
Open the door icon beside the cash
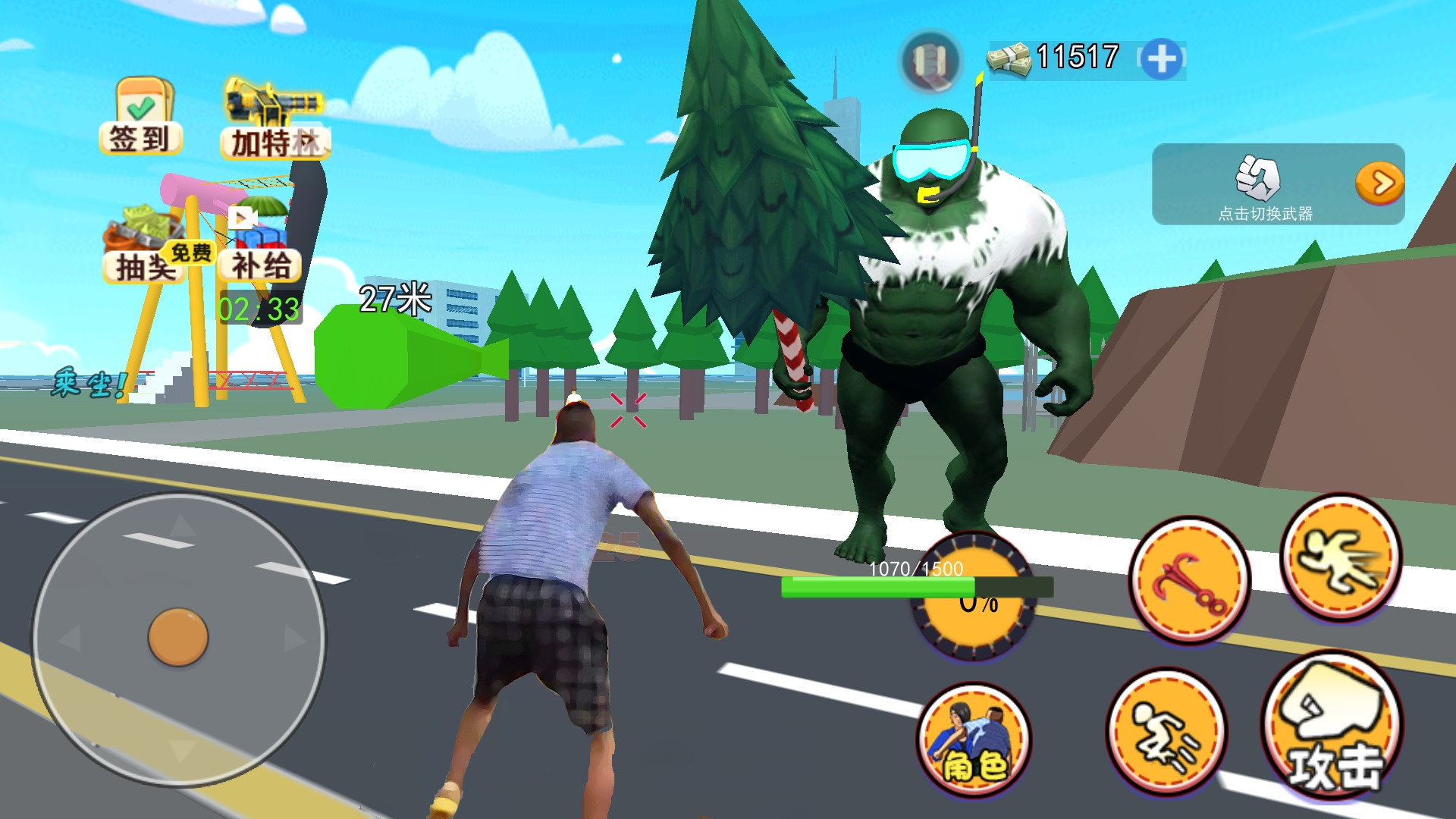(x=930, y=60)
